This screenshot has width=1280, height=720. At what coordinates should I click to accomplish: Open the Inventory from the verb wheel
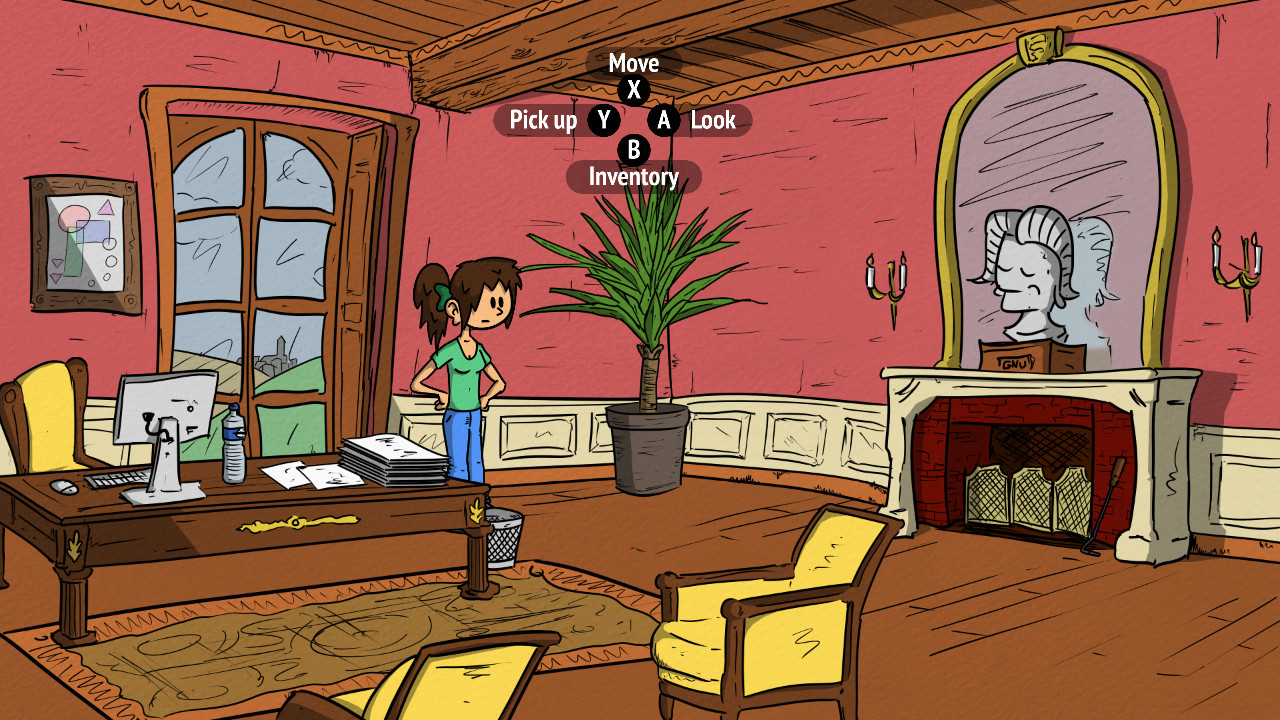pos(634,177)
